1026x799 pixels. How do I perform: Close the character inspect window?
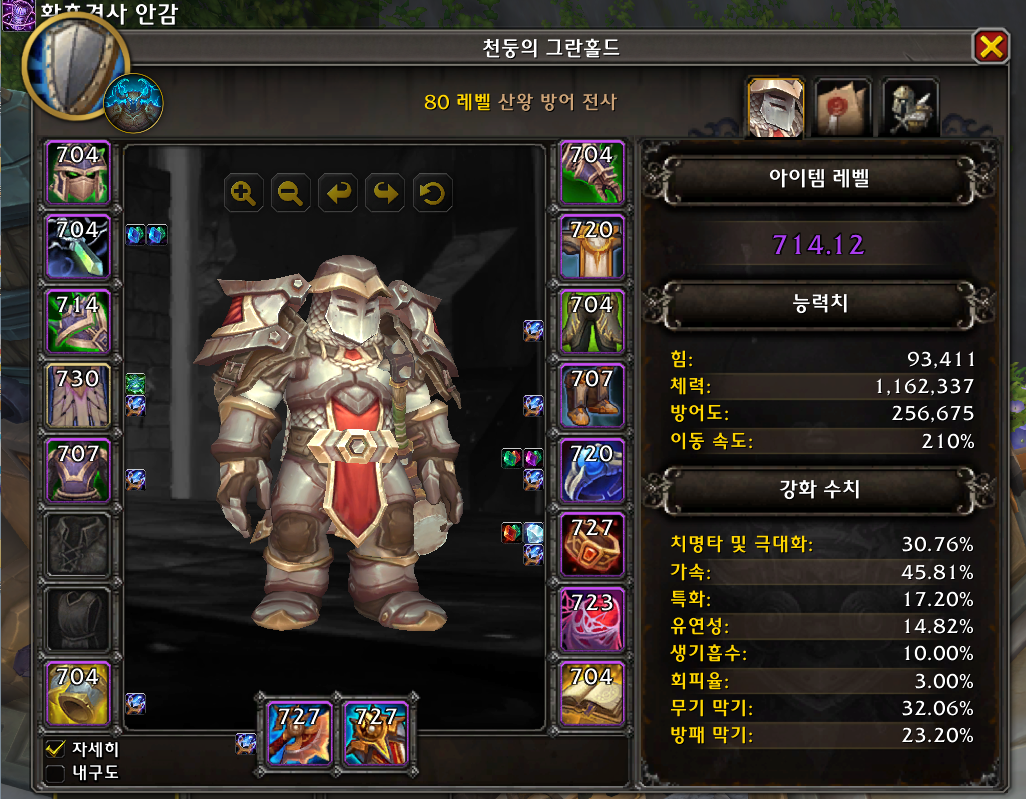[989, 46]
